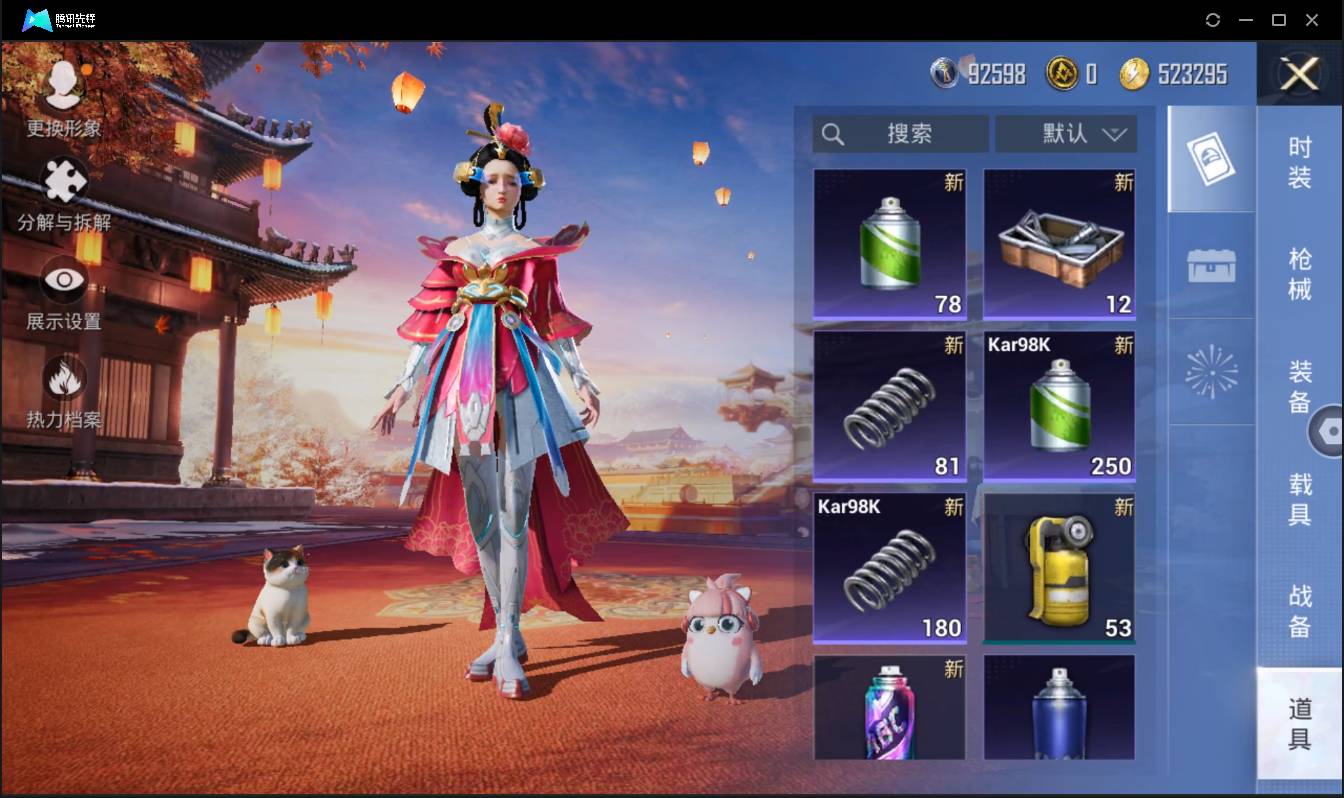The height and width of the screenshot is (798, 1344).
Task: Select the Kar98K spring item with 180
Action: [889, 568]
